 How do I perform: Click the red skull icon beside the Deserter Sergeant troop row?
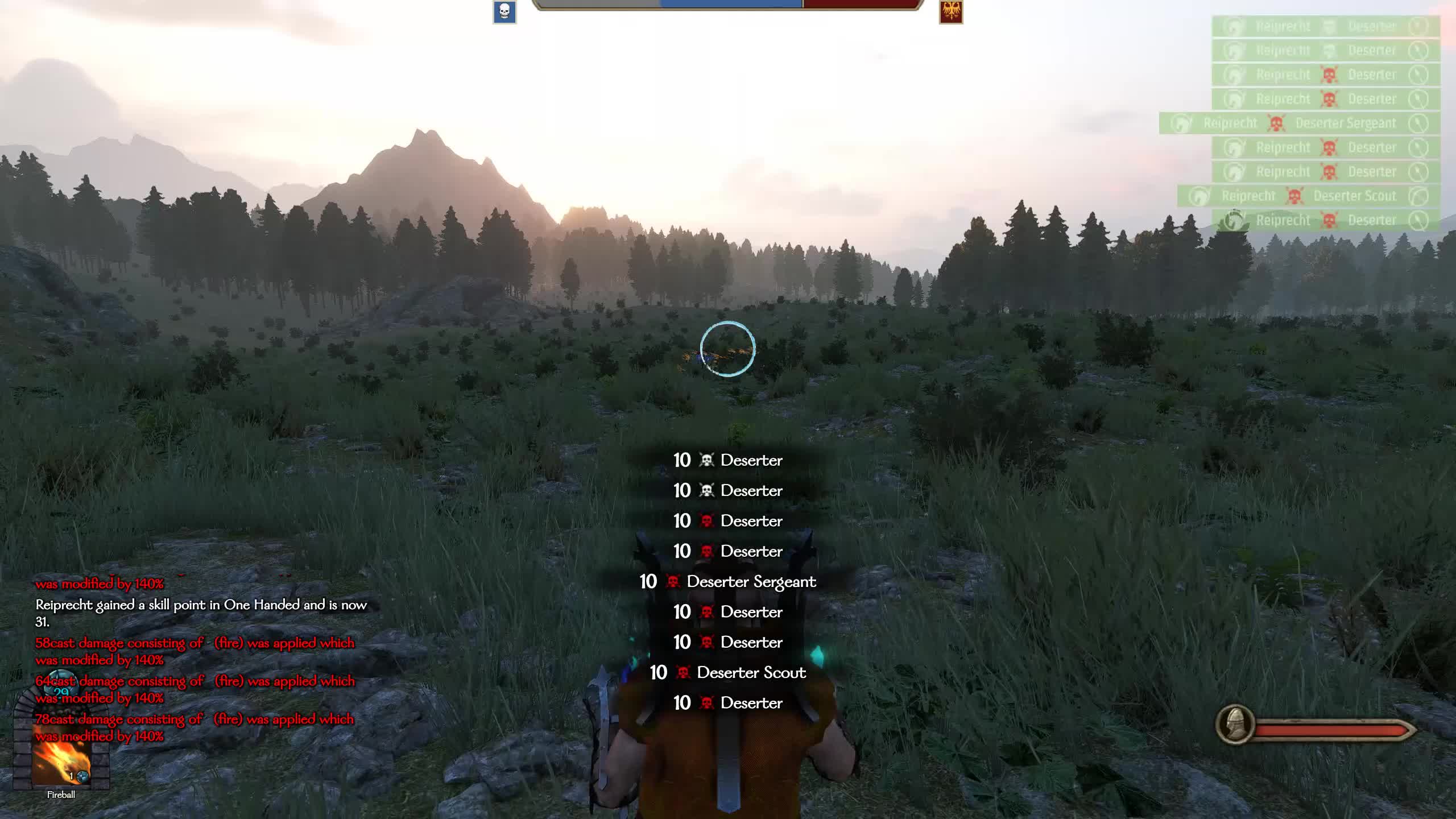tap(674, 582)
